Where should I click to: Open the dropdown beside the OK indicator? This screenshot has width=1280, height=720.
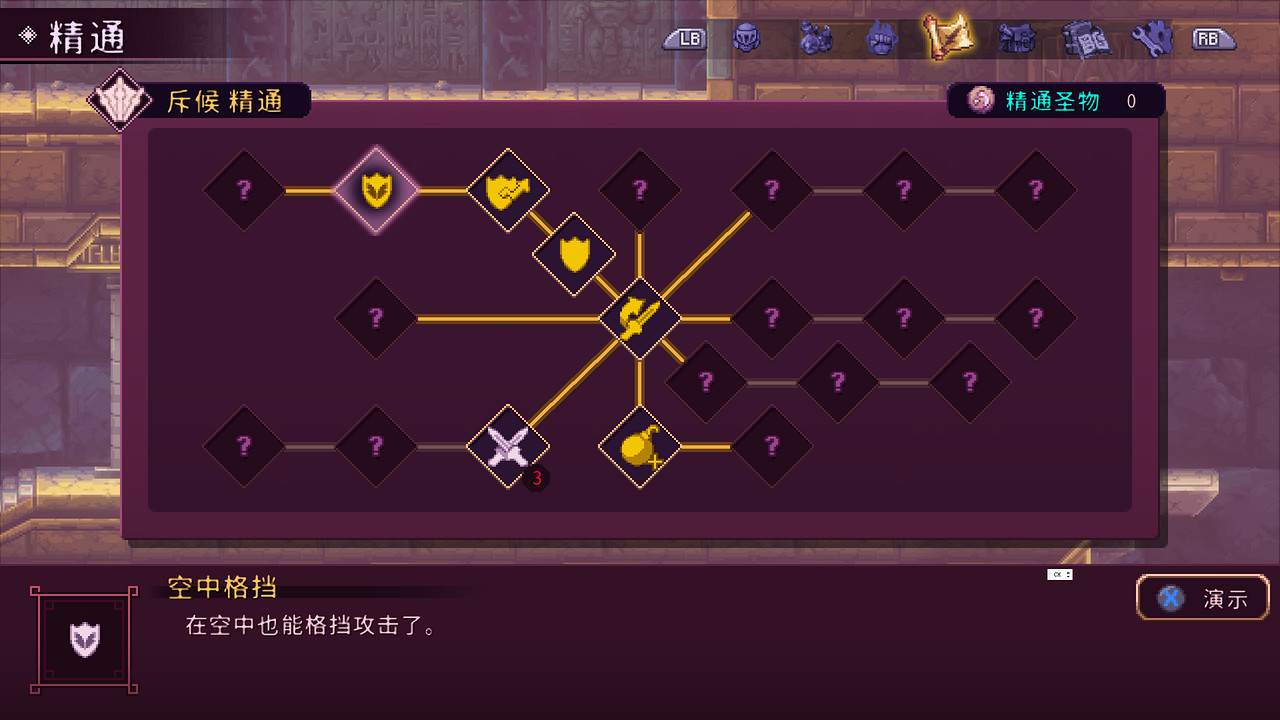point(1069,574)
